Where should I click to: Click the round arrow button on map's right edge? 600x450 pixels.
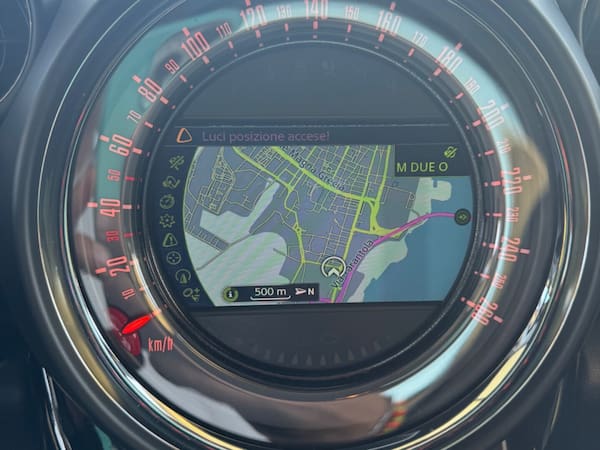[462, 216]
